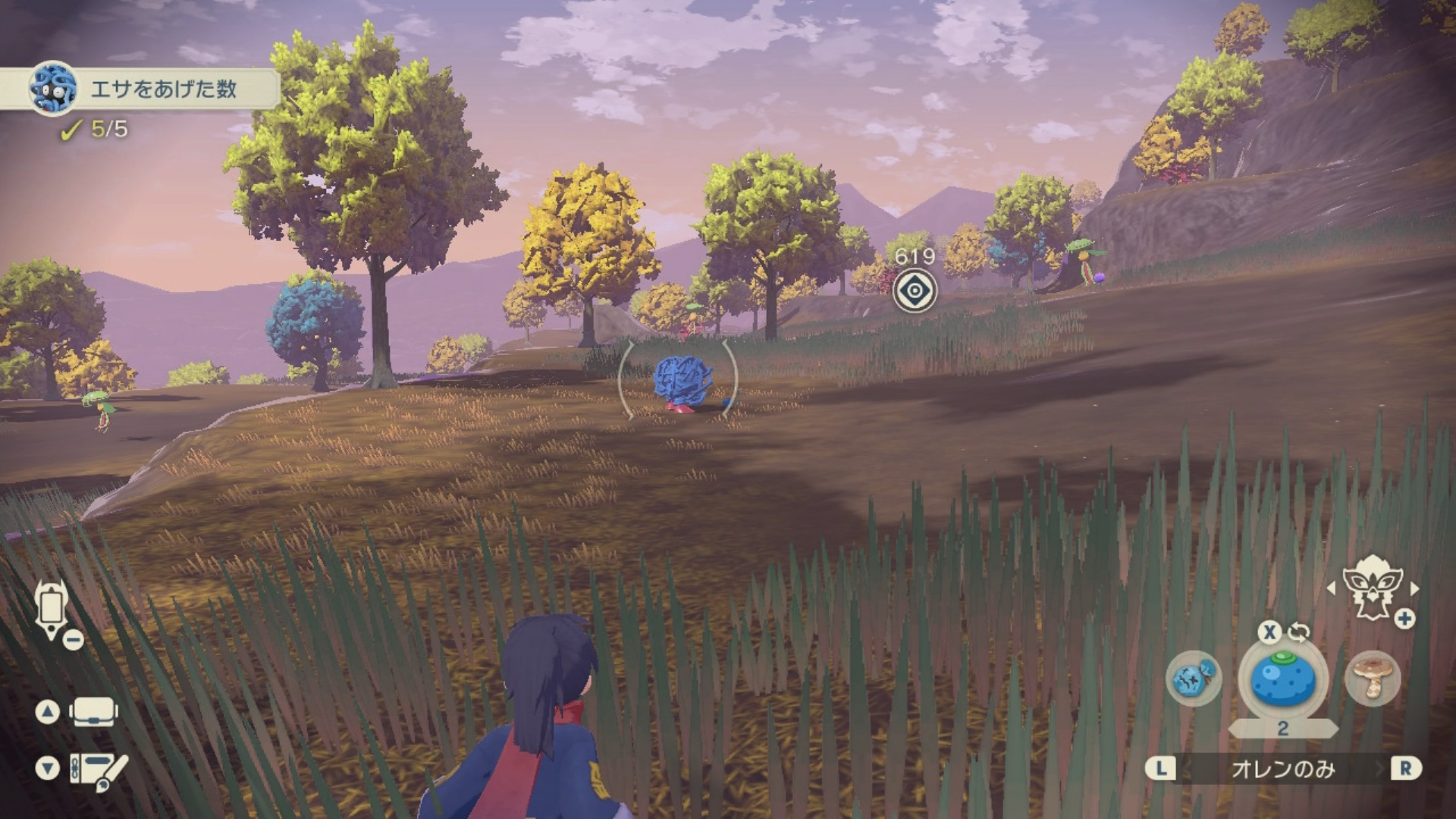
Task: Pick the brown mushroom item slot
Action: point(1372,678)
